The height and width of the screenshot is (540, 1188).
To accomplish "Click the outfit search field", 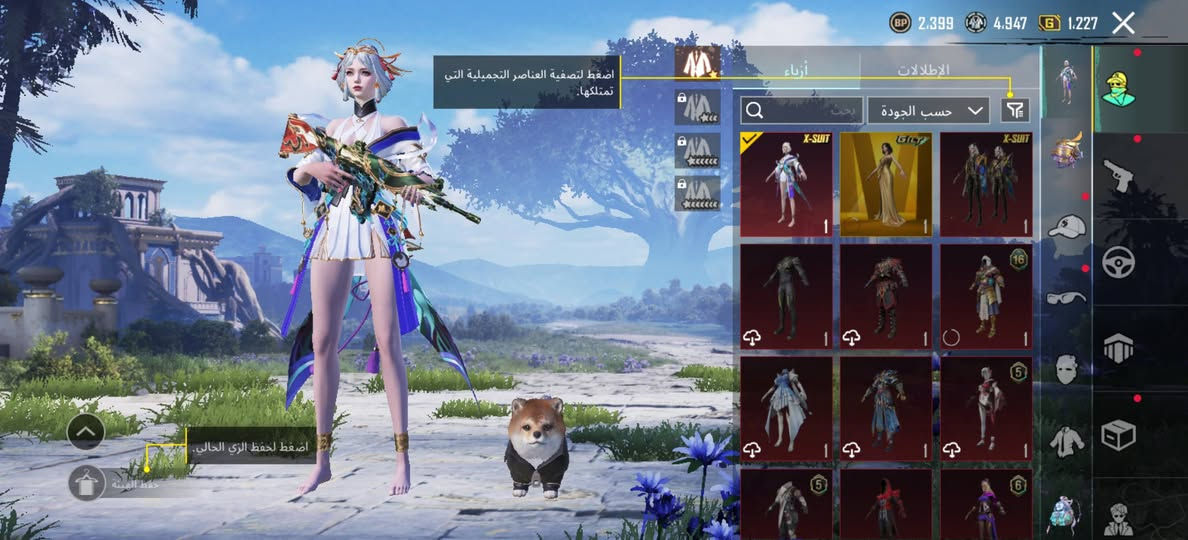I will (x=802, y=110).
